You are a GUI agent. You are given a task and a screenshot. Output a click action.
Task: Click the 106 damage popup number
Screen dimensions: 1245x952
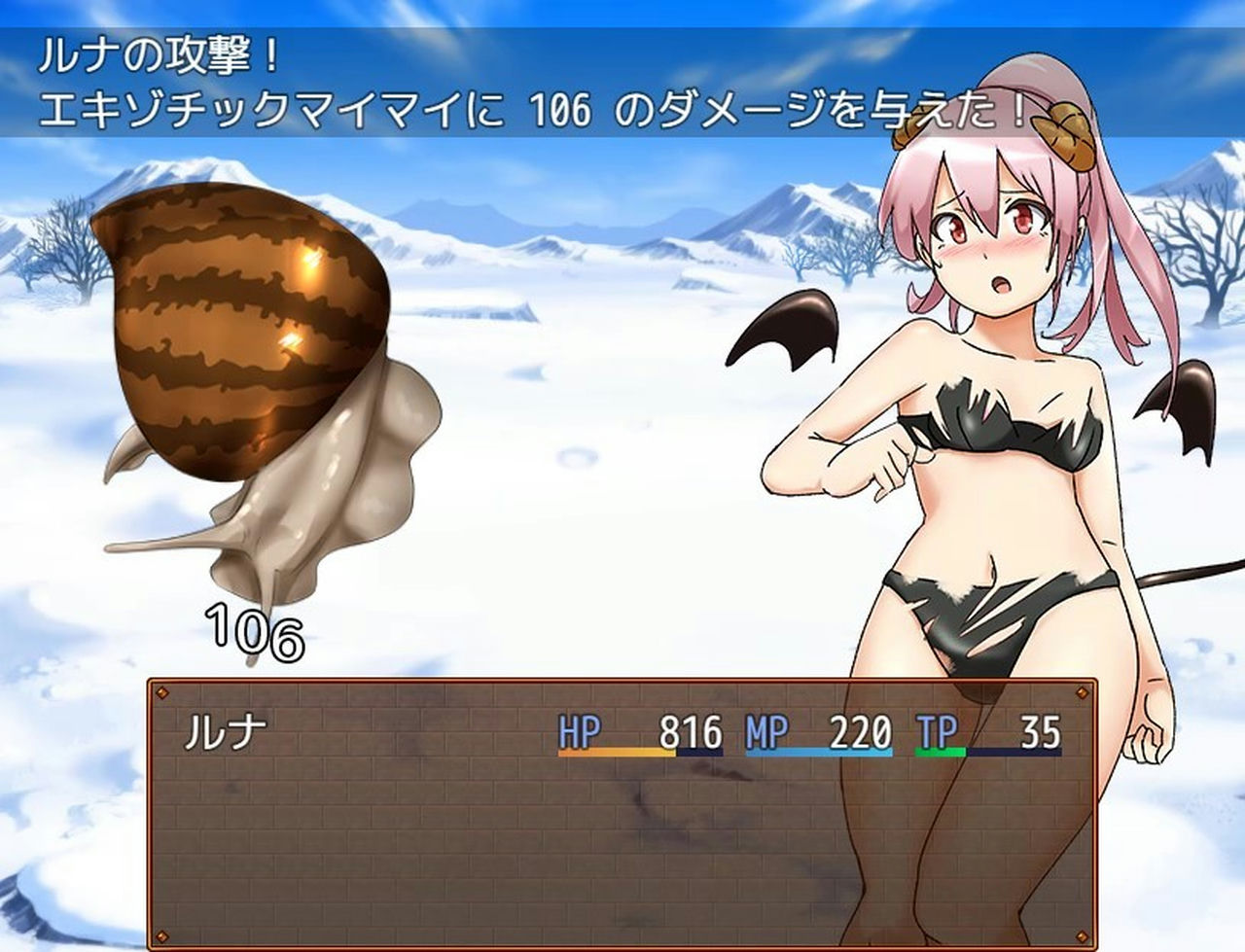tap(251, 630)
